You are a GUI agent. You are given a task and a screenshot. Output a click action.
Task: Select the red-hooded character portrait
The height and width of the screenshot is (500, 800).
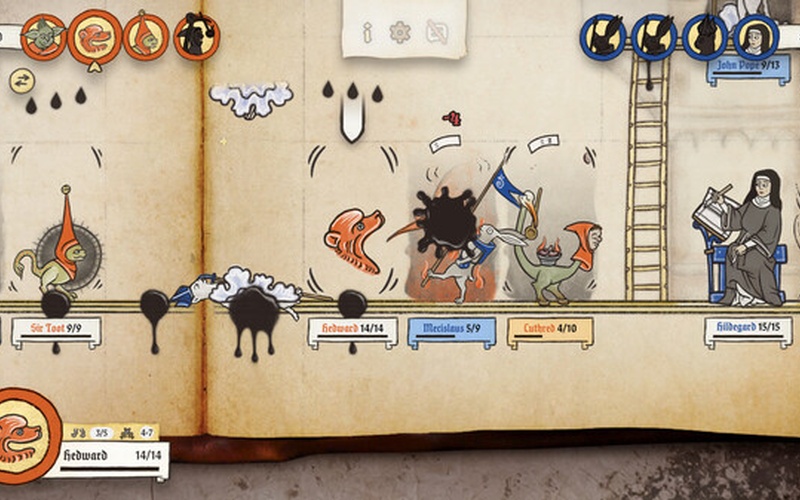[x=146, y=36]
